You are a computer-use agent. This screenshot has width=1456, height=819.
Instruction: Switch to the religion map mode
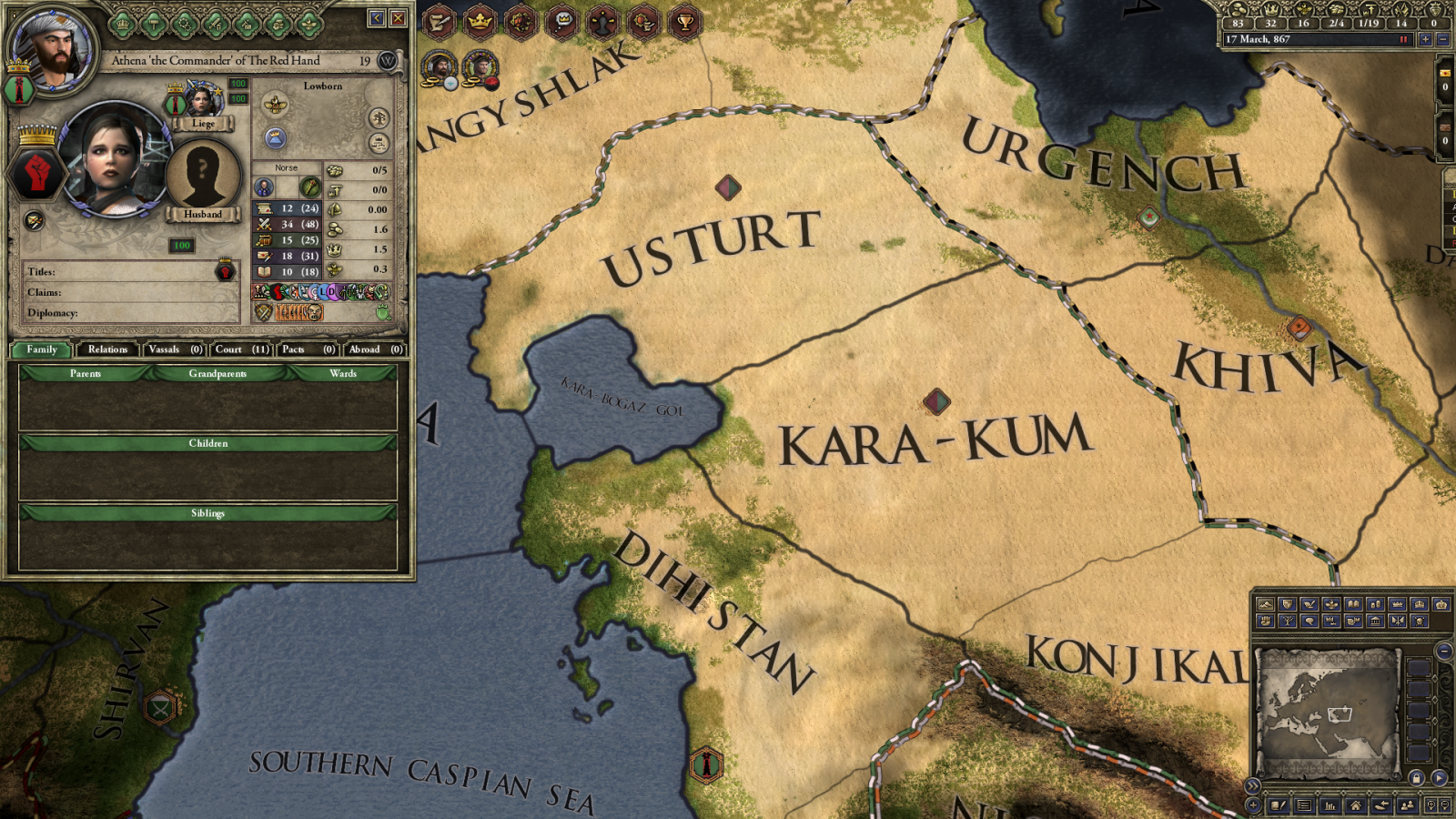tap(1331, 604)
